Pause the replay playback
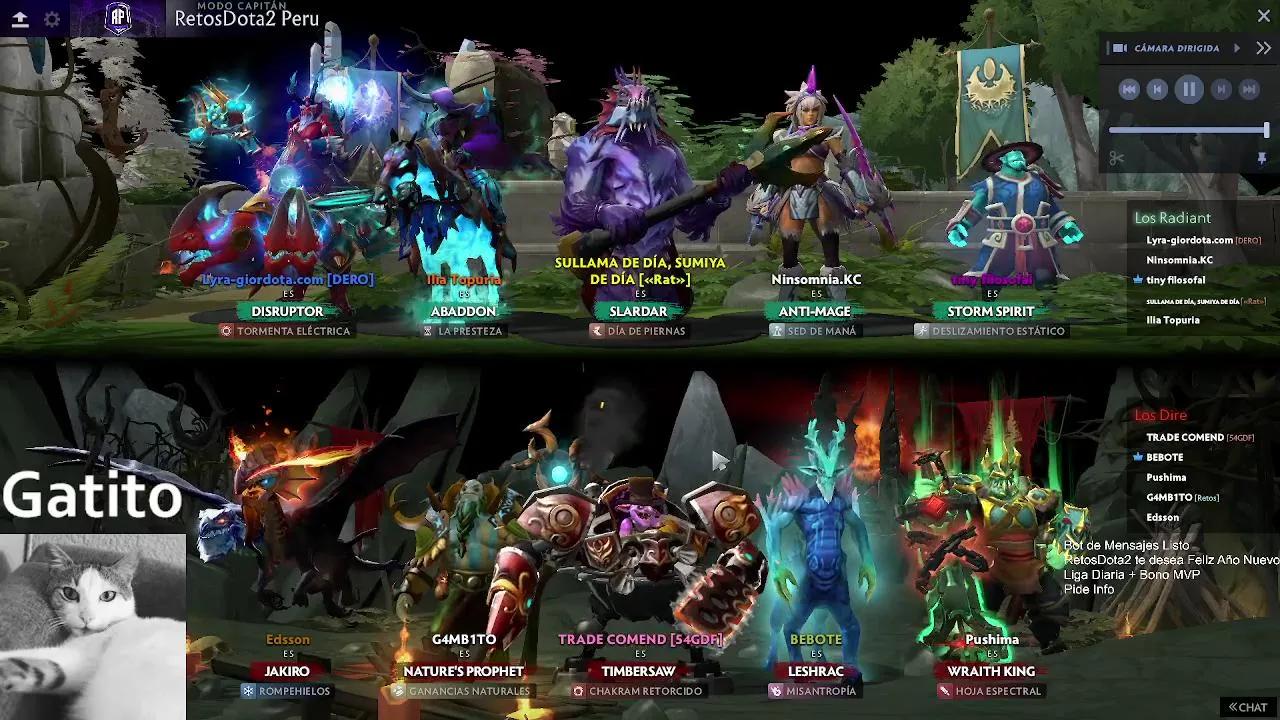Image resolution: width=1280 pixels, height=720 pixels. (x=1189, y=90)
